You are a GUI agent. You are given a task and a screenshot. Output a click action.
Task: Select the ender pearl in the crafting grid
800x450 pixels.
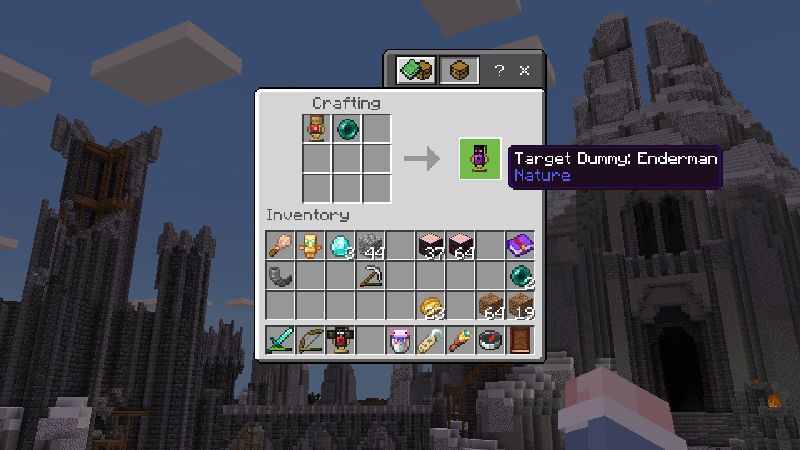[x=347, y=129]
